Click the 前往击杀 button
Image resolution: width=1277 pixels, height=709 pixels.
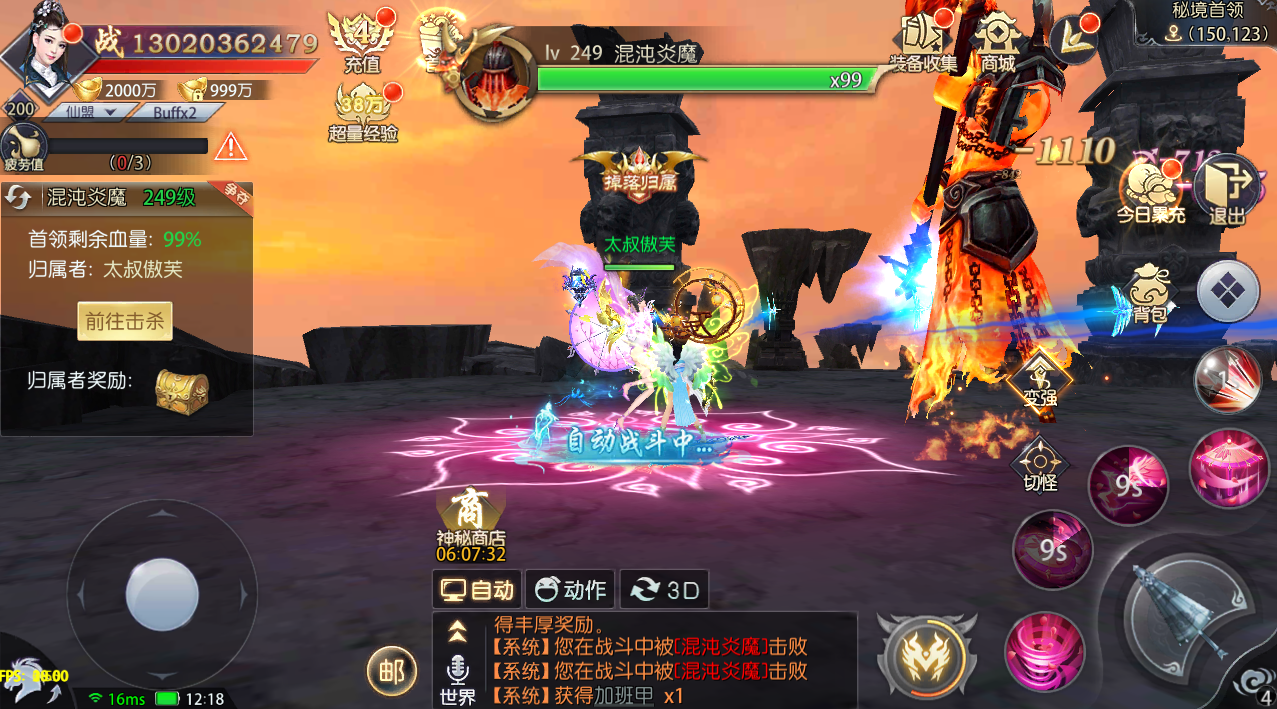click(125, 321)
